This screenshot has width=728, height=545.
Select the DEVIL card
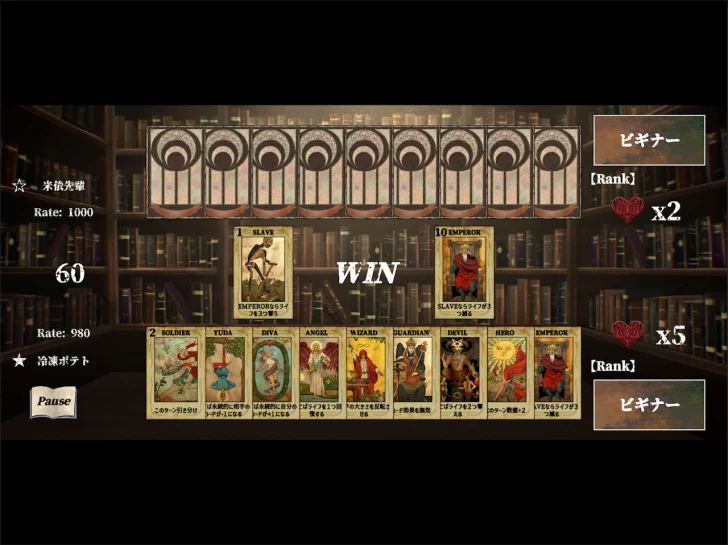click(459, 371)
